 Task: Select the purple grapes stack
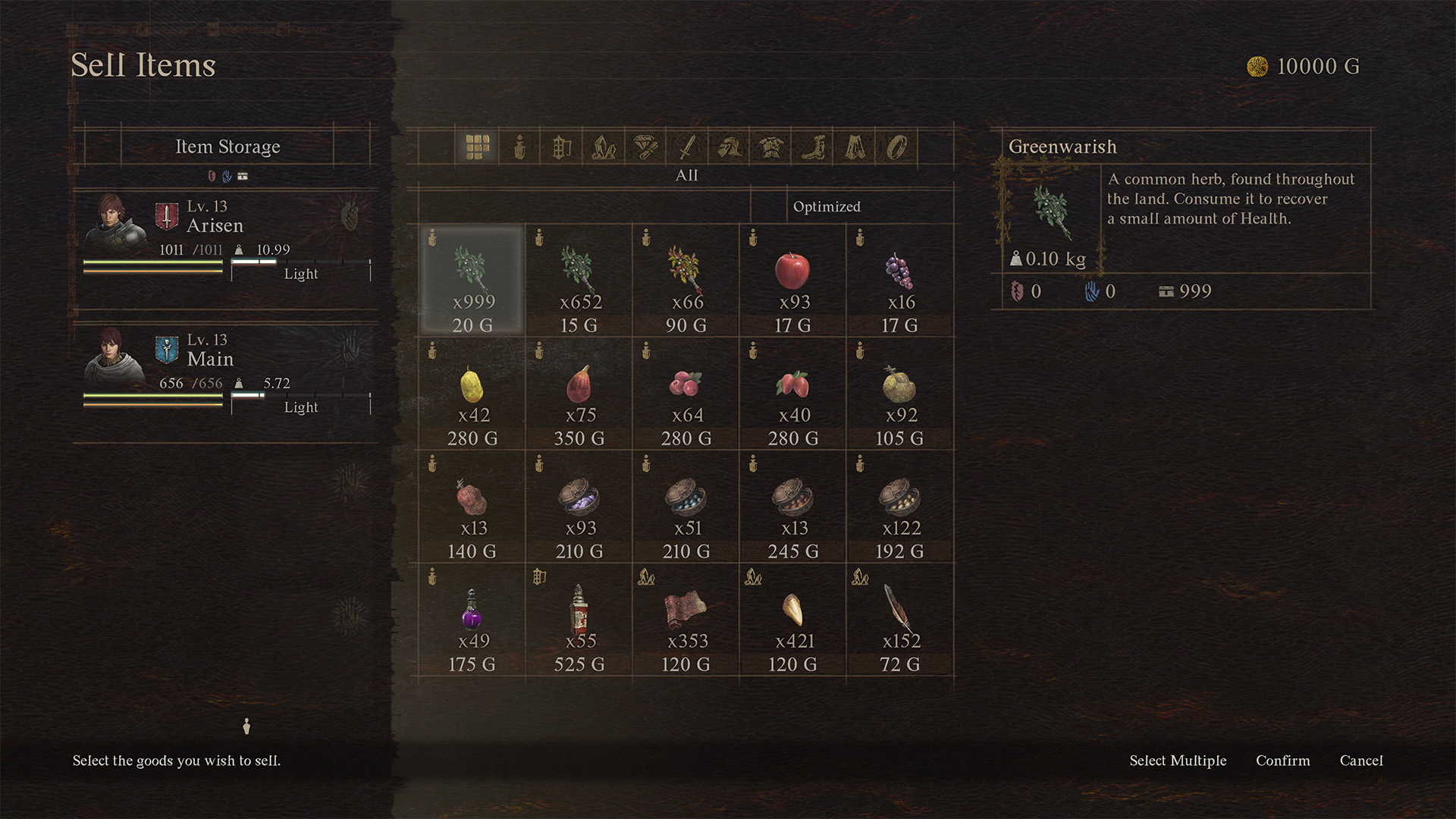coord(899,280)
